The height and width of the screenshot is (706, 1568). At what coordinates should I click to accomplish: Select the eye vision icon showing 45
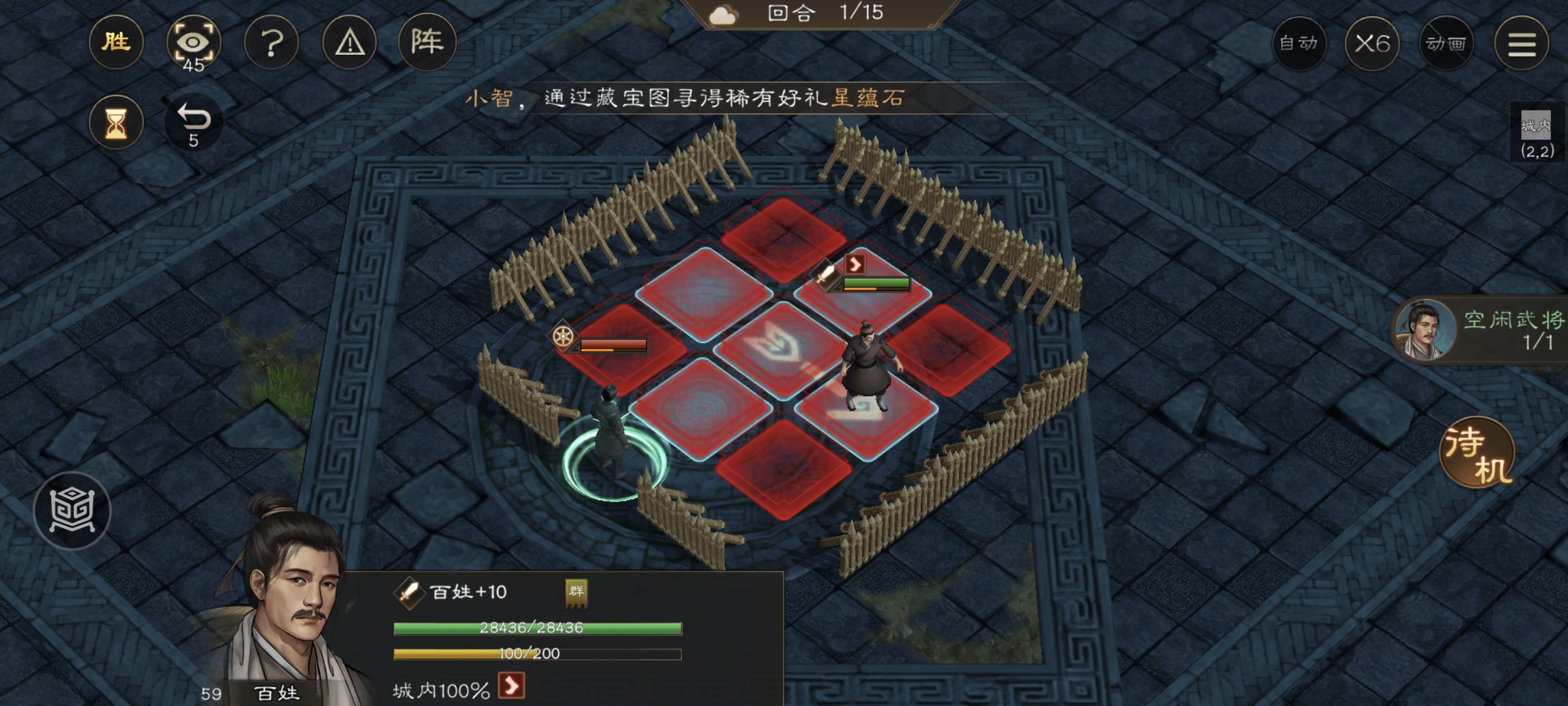[x=194, y=42]
